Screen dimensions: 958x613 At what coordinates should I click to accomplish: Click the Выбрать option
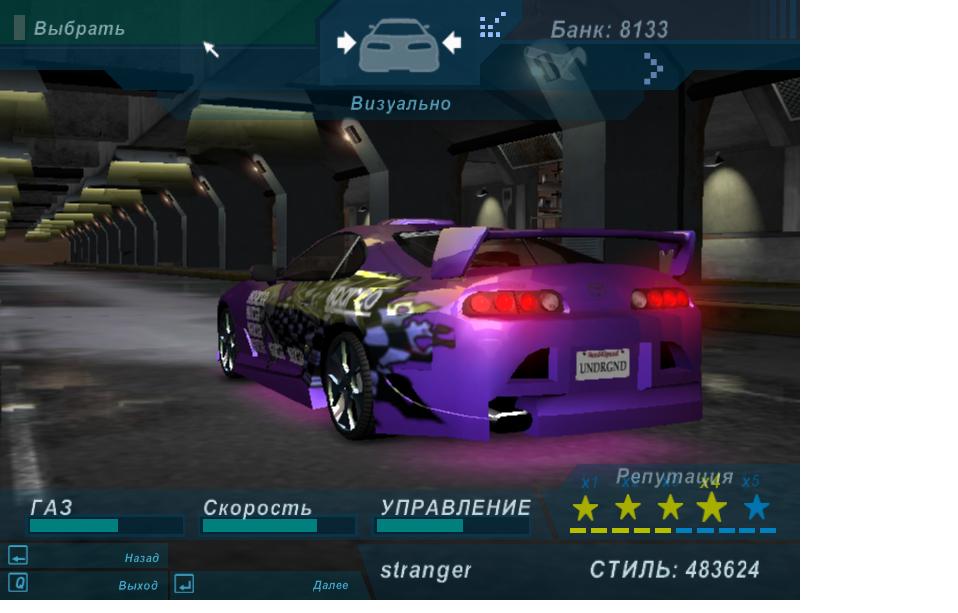click(79, 29)
